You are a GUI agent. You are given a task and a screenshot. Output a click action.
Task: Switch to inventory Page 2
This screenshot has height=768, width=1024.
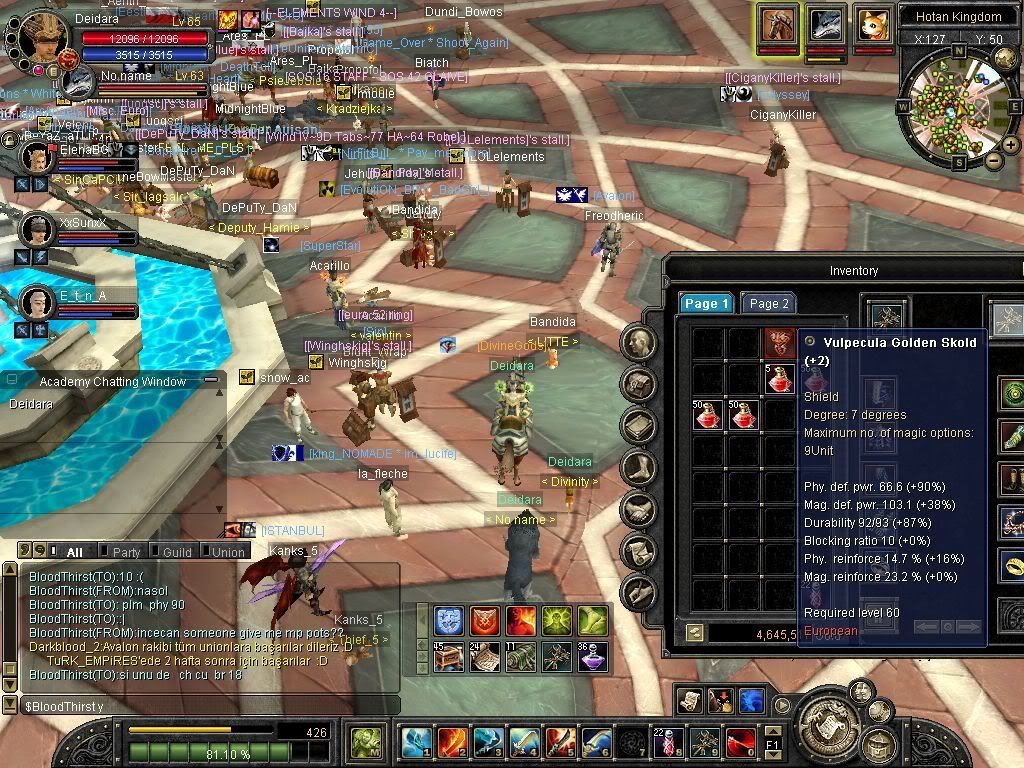tap(769, 304)
